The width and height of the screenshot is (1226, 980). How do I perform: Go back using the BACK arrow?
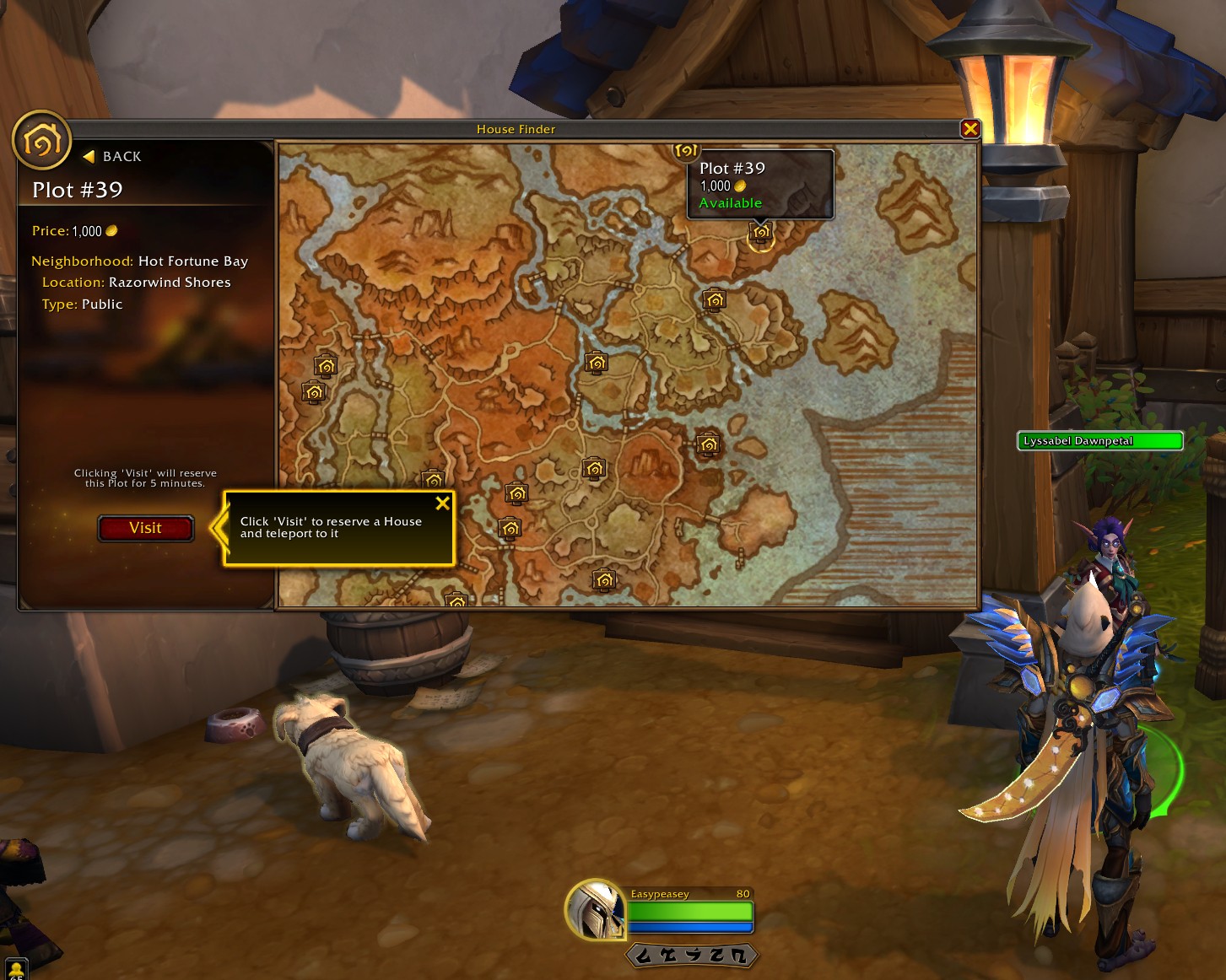(112, 157)
